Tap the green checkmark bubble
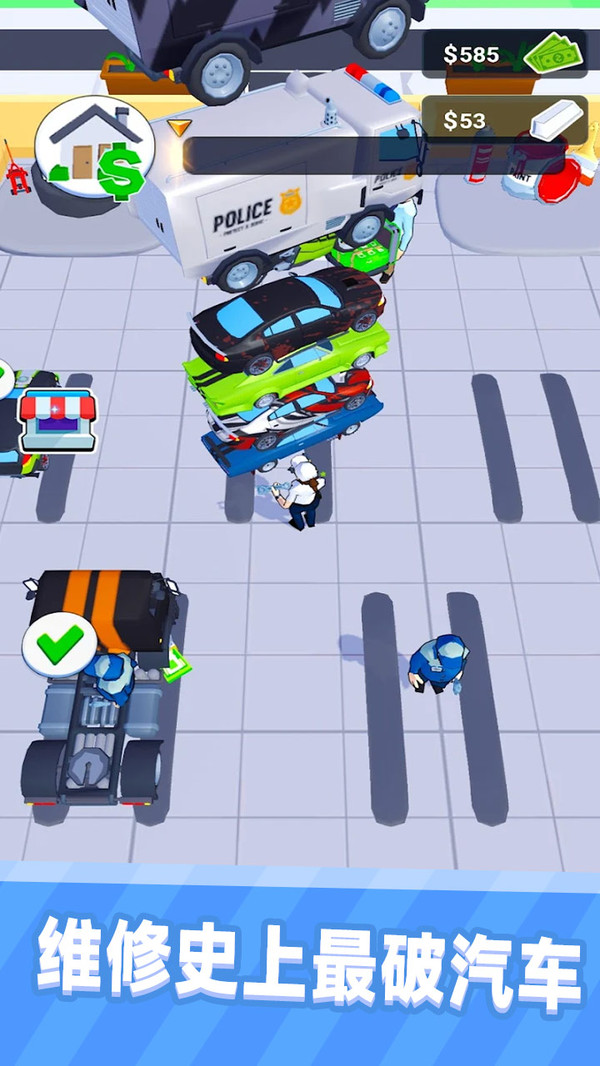 coord(59,644)
